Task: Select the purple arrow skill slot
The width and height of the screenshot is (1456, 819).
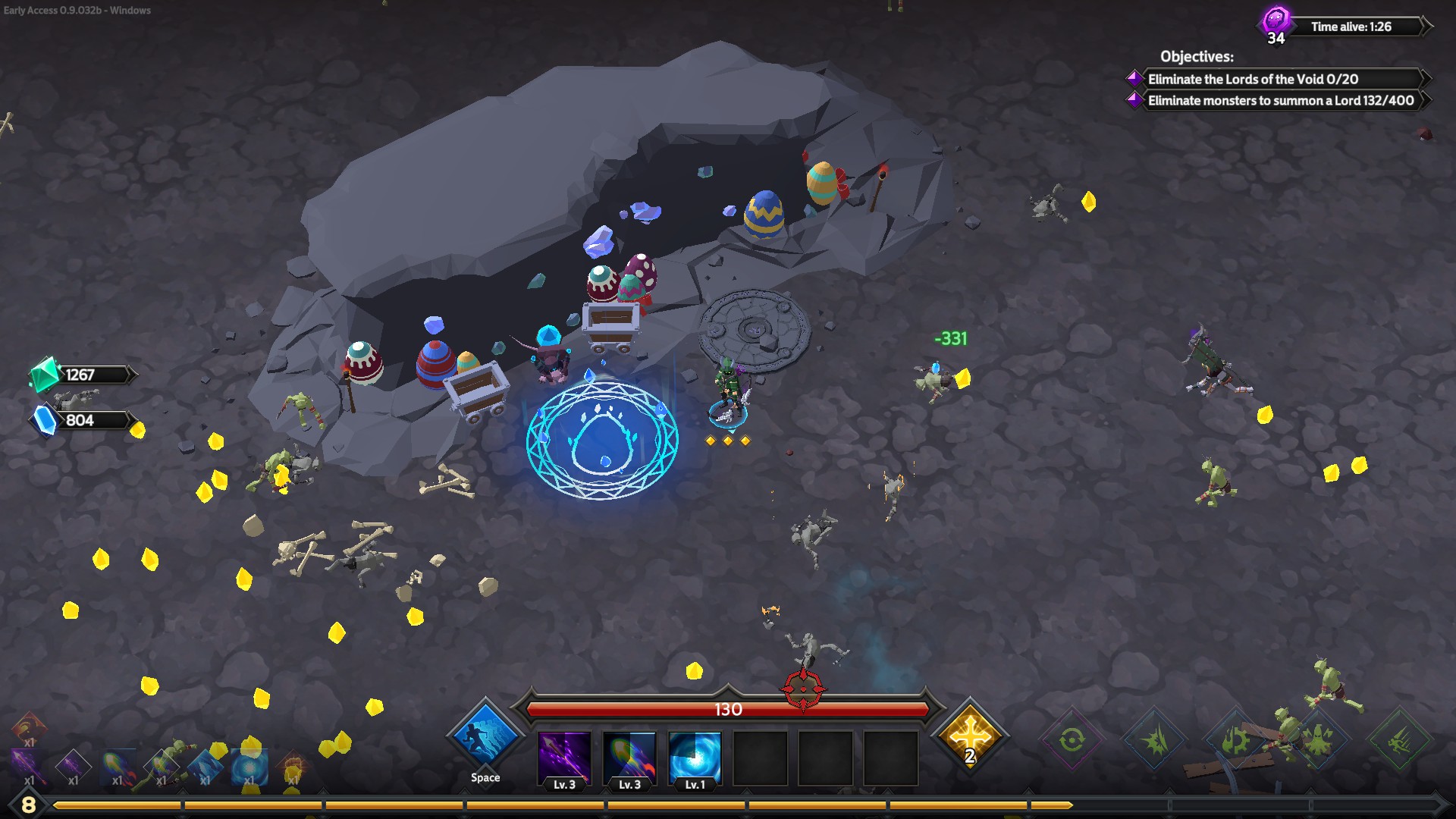Action: point(564,757)
